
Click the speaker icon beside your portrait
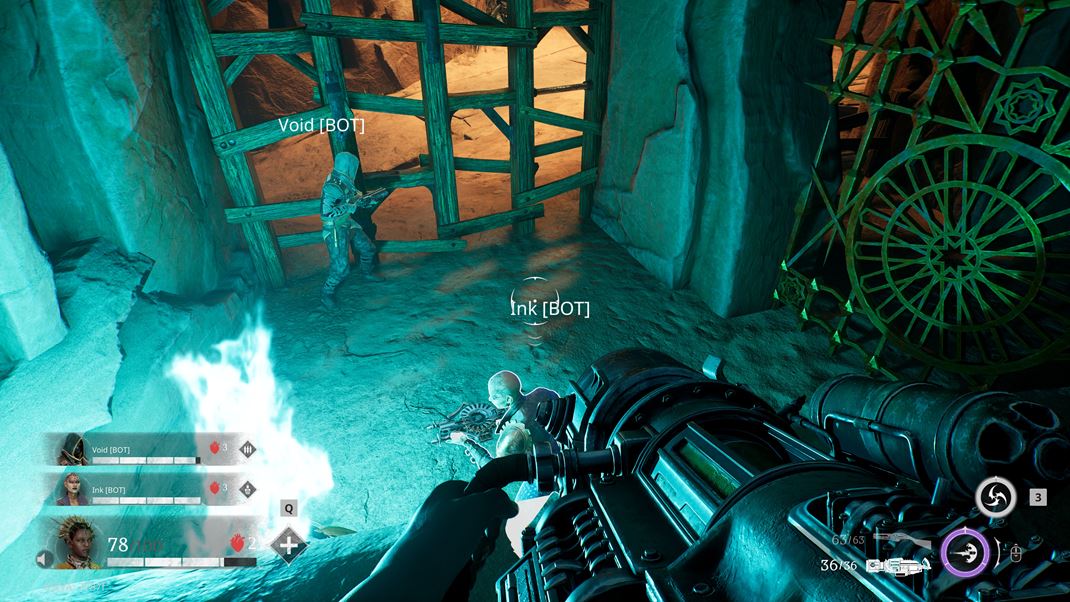click(44, 559)
